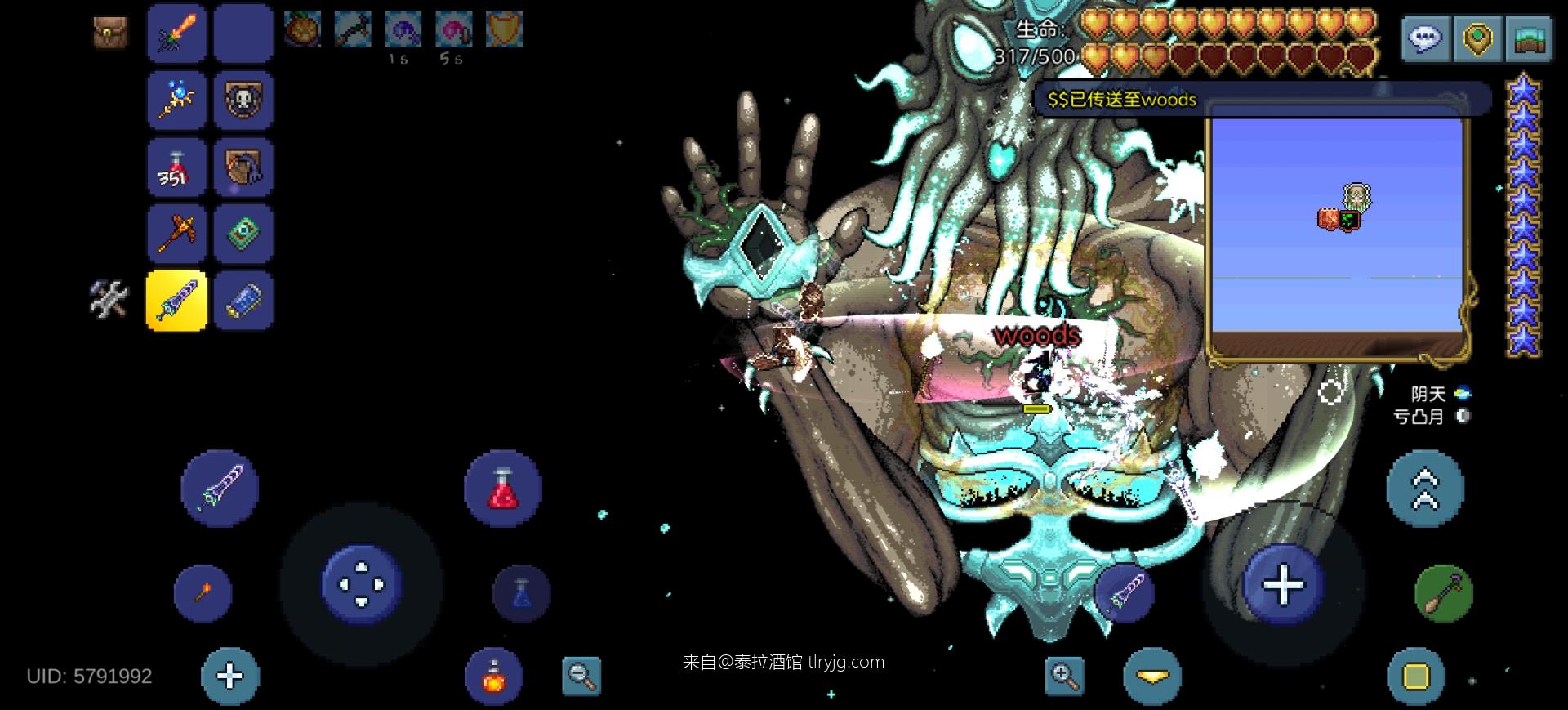Select the orange pickaxe hotbar slot
This screenshot has width=1568, height=710.
coord(176,234)
